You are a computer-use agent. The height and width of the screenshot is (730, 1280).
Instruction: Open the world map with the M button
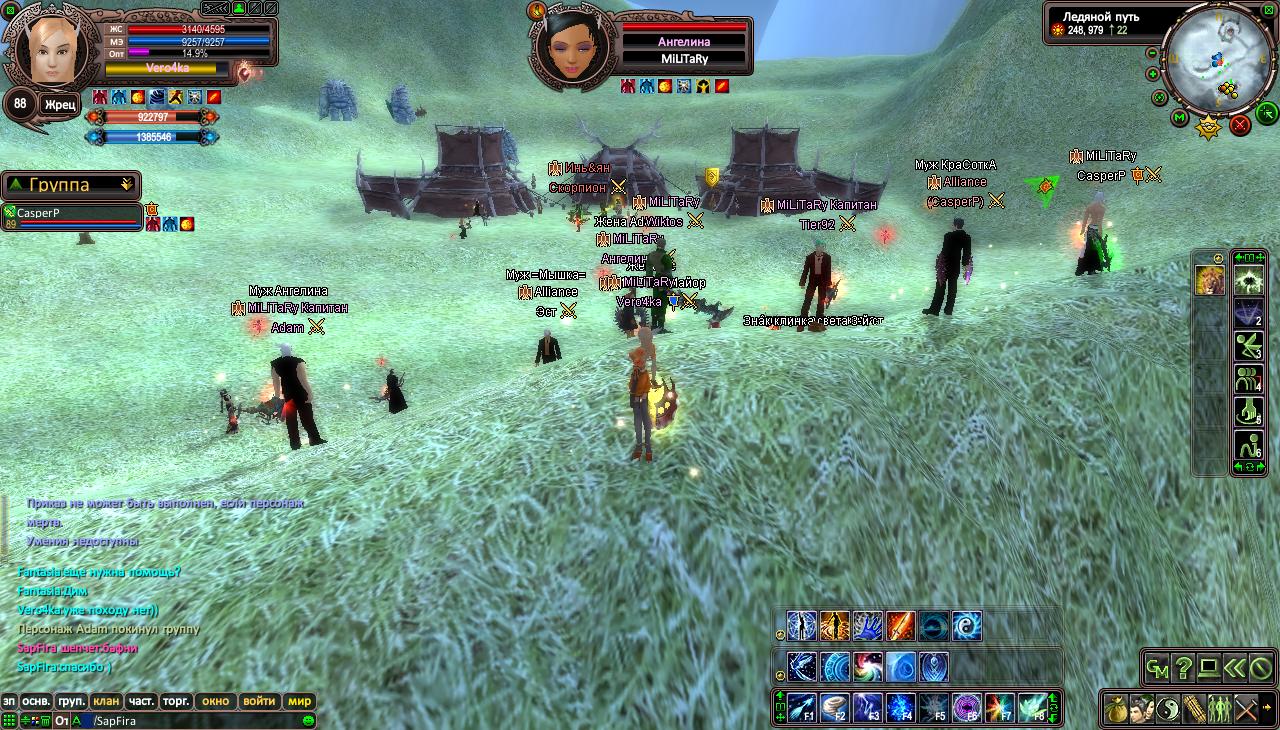pyautogui.click(x=1180, y=118)
